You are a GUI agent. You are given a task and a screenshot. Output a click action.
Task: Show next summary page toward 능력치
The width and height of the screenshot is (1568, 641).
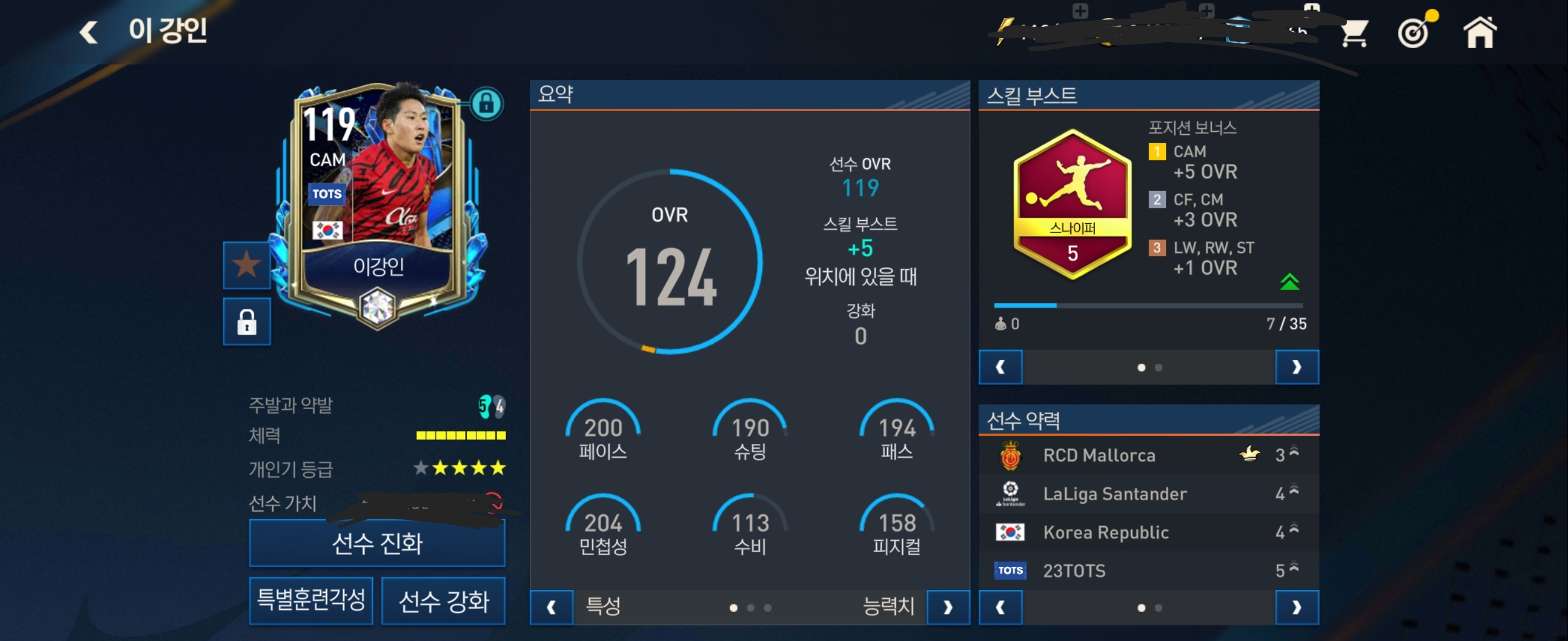click(948, 607)
